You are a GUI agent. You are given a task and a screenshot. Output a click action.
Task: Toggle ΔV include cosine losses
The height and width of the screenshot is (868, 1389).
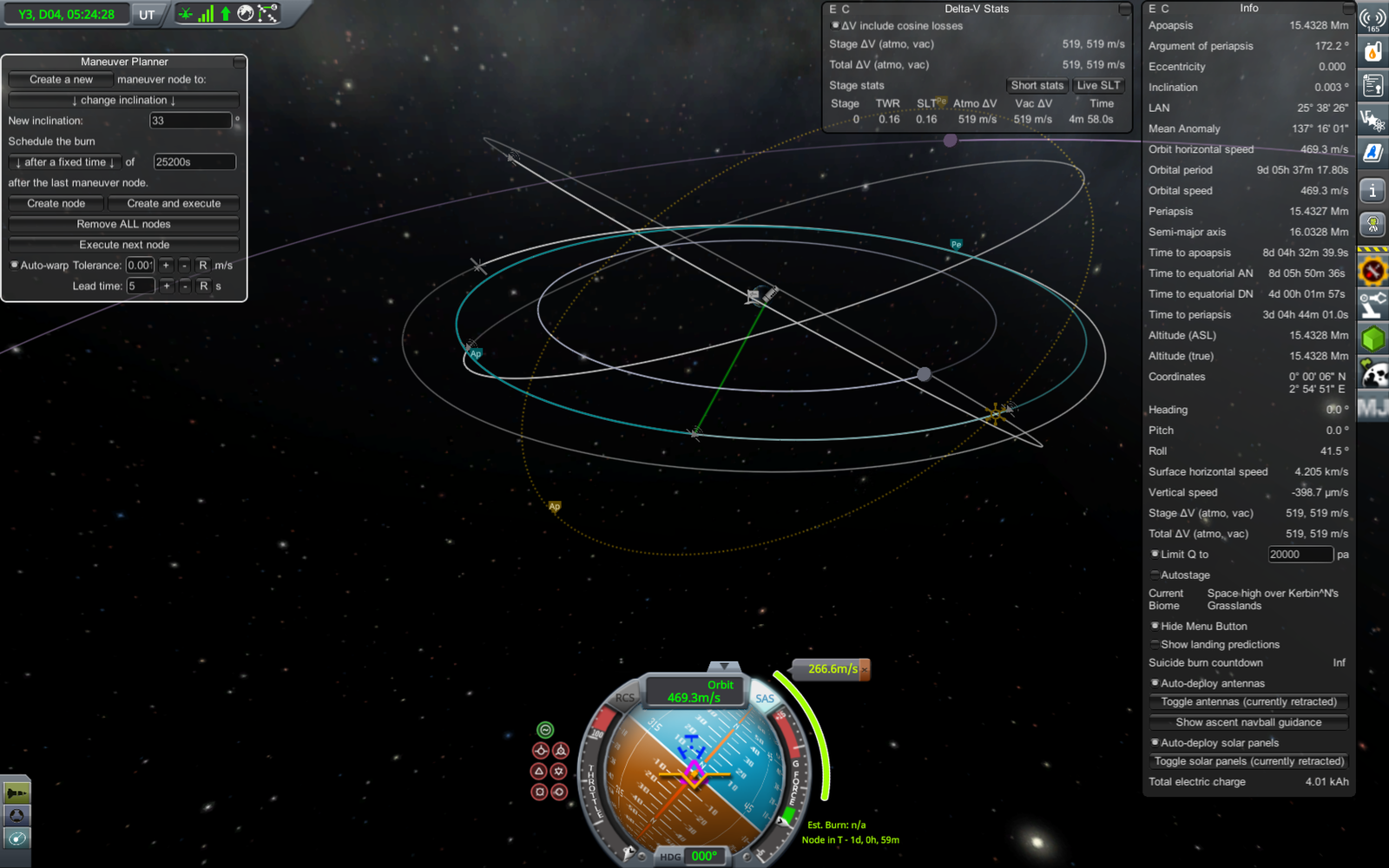835,26
